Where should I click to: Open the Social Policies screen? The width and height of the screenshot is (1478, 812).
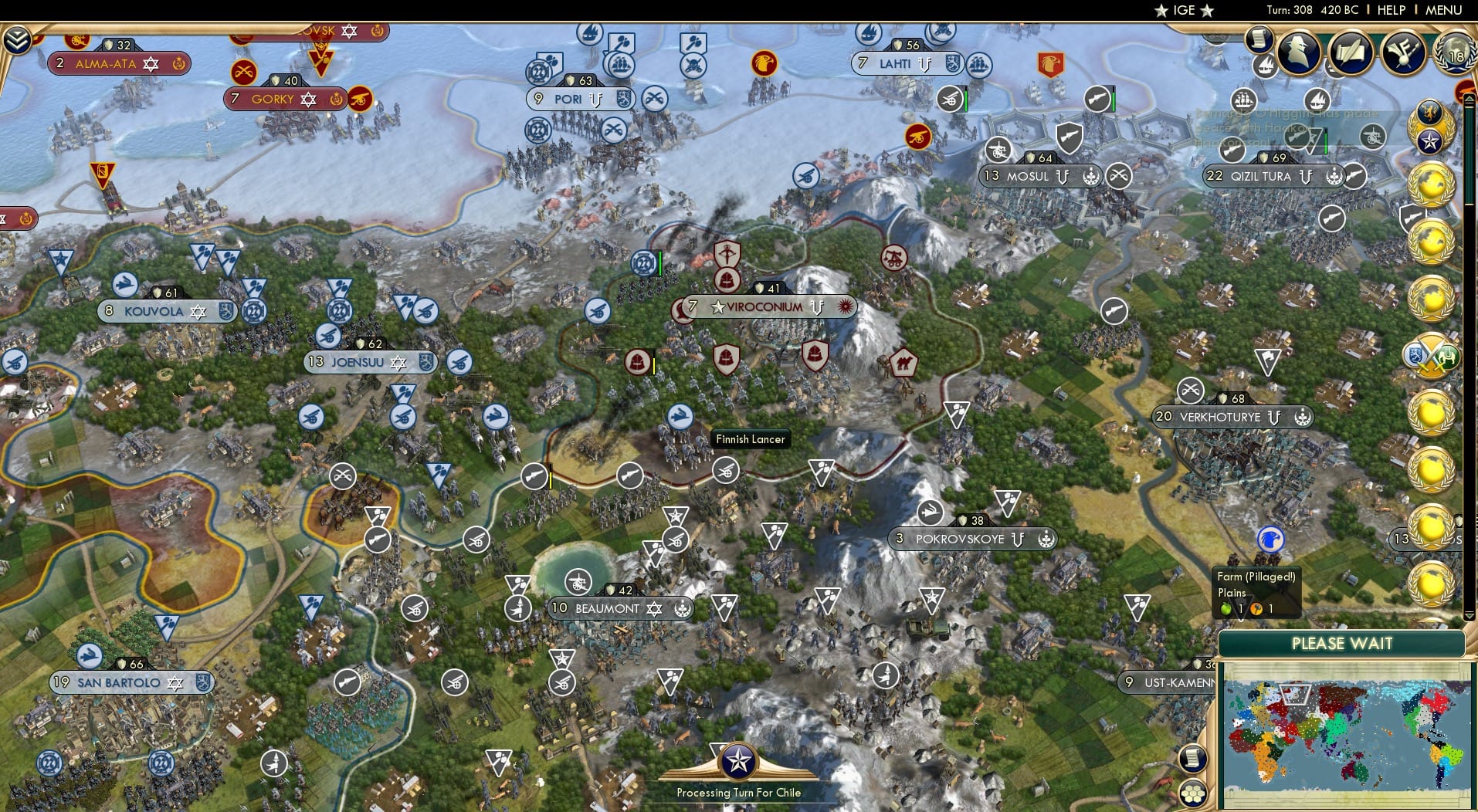(1351, 52)
